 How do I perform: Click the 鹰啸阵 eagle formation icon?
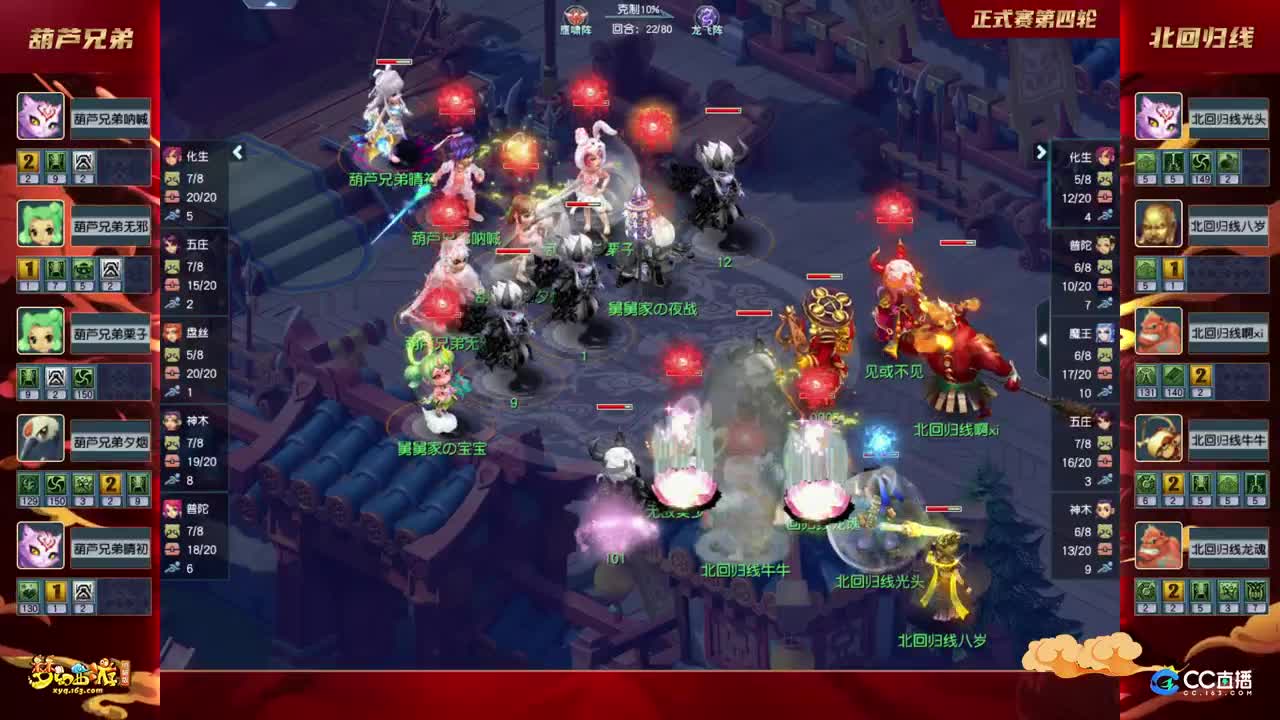click(571, 15)
